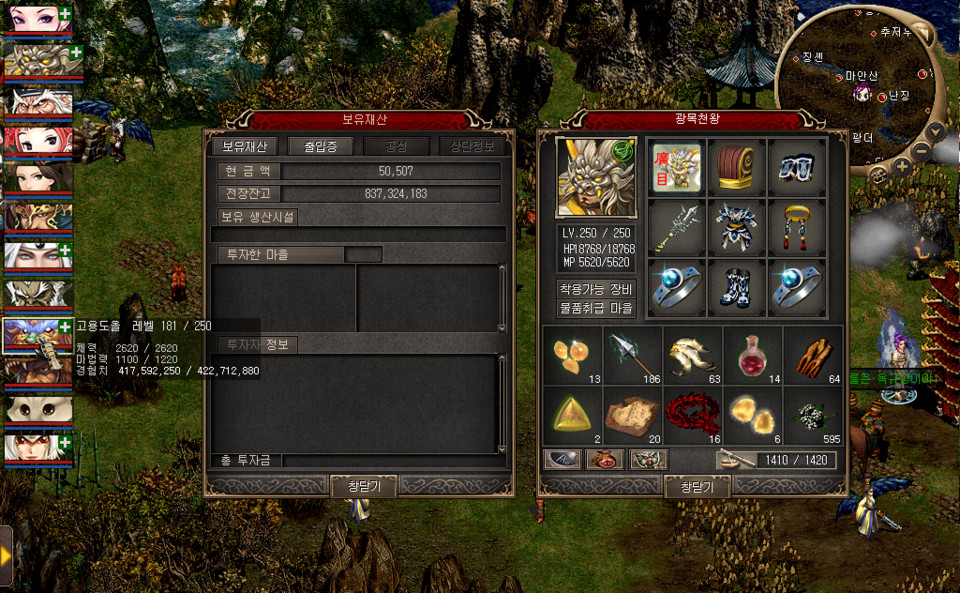Screen dimensions: 960x593
Task: Select the red bead necklace item
Action: pyautogui.click(x=692, y=415)
